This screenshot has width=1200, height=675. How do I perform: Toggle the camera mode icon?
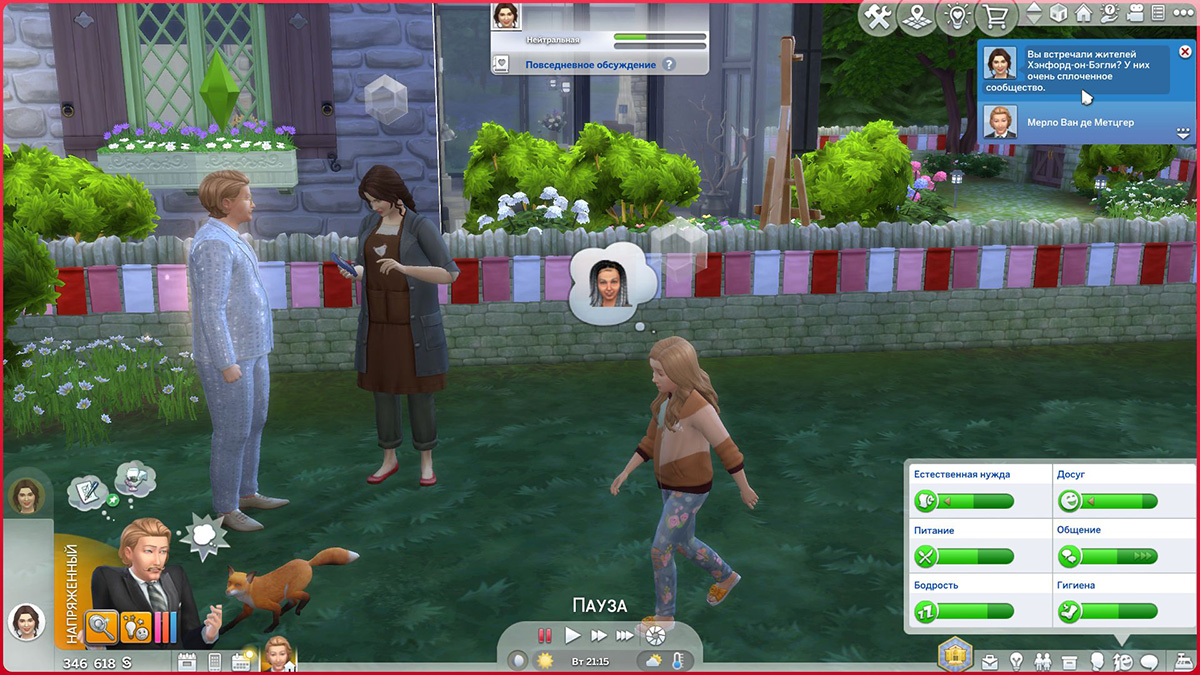(x=1135, y=14)
